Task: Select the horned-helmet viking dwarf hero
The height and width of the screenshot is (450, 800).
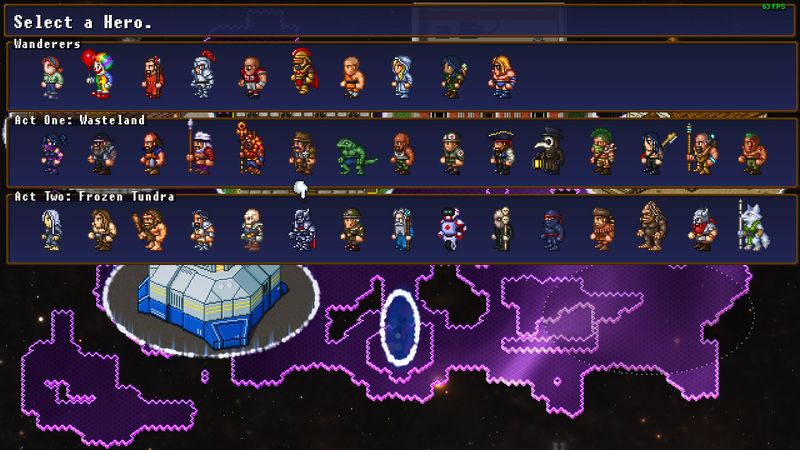Action: point(701,229)
